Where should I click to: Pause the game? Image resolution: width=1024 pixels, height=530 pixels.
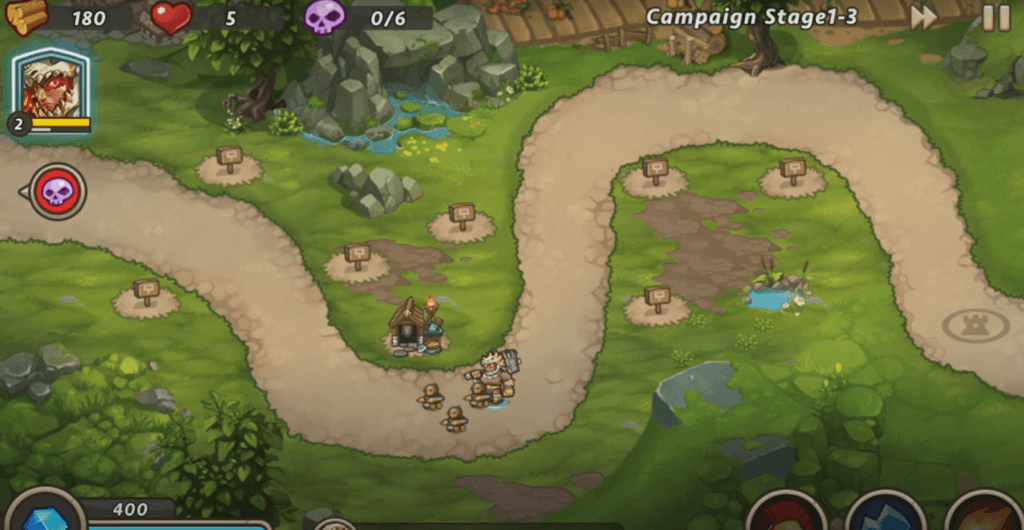[x=995, y=17]
